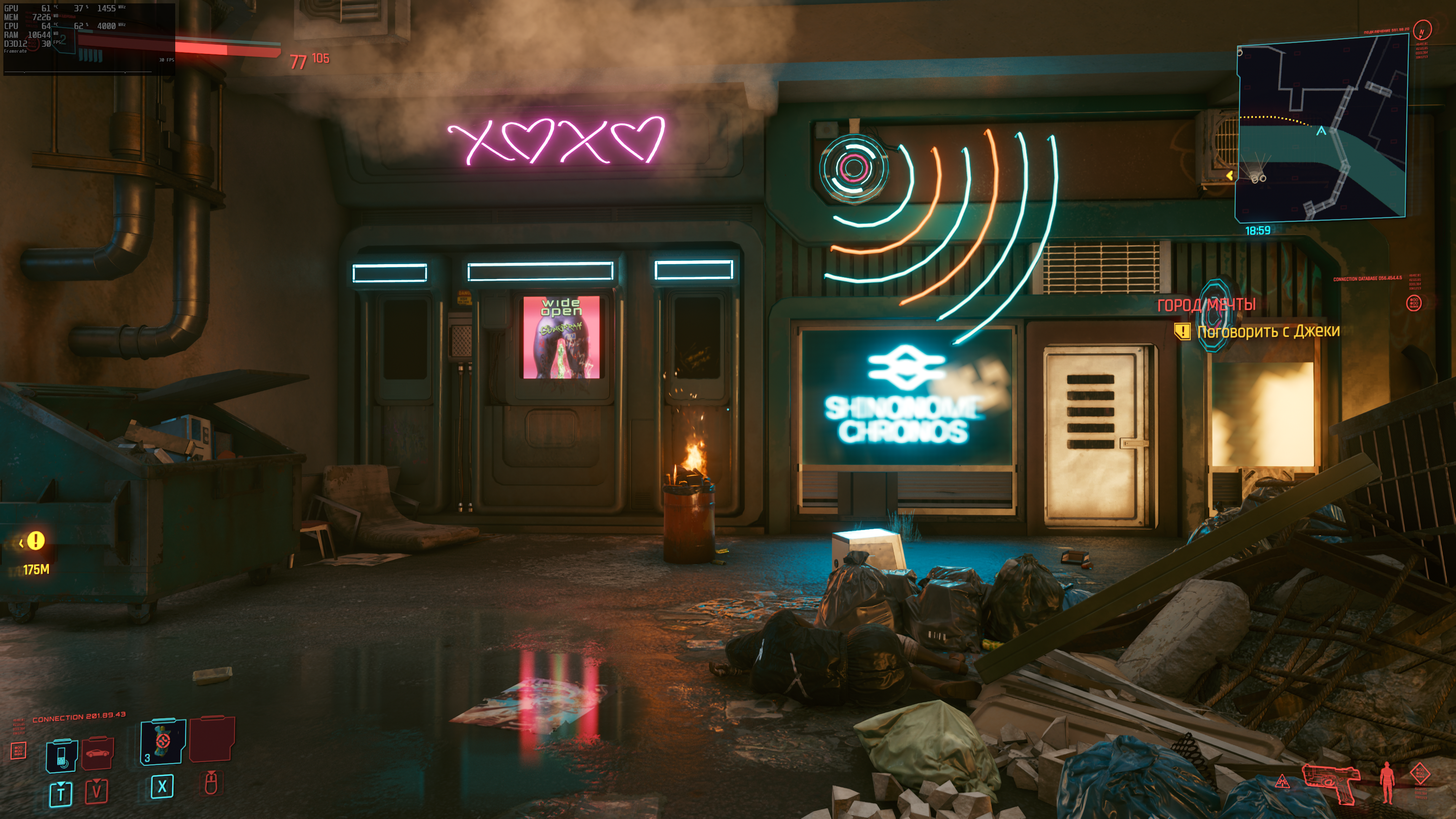Viewport: 1456px width, 819px height.
Task: Select the red car vehicle slot
Action: tap(98, 752)
